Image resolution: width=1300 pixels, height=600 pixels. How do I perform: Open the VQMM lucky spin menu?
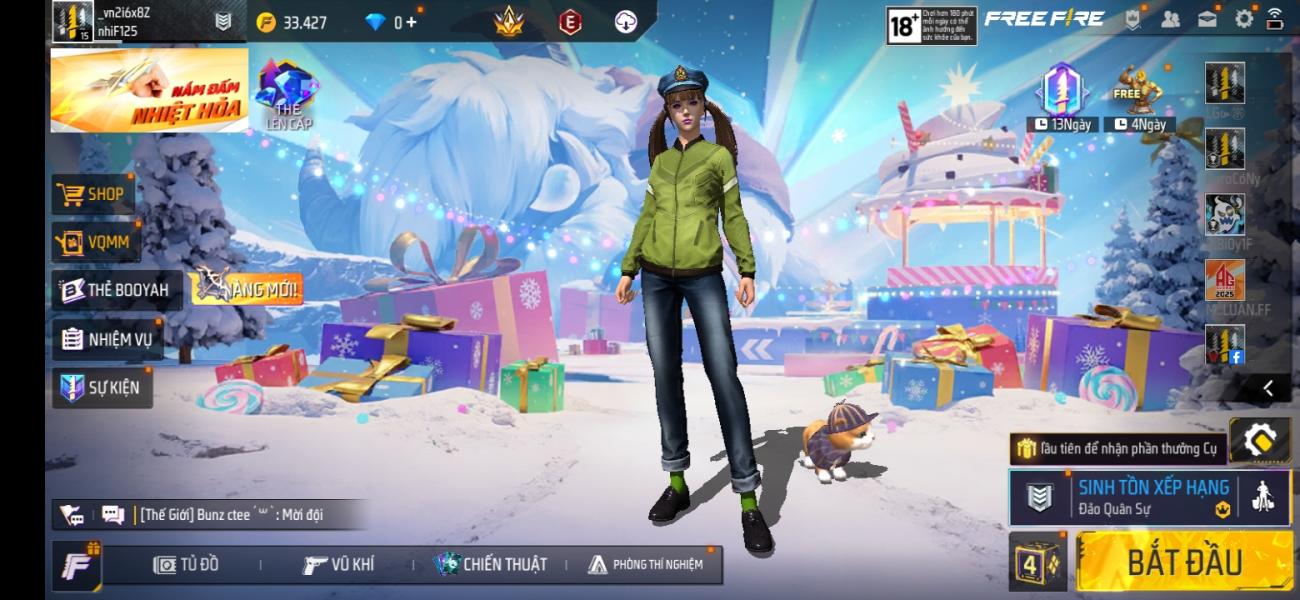point(96,242)
